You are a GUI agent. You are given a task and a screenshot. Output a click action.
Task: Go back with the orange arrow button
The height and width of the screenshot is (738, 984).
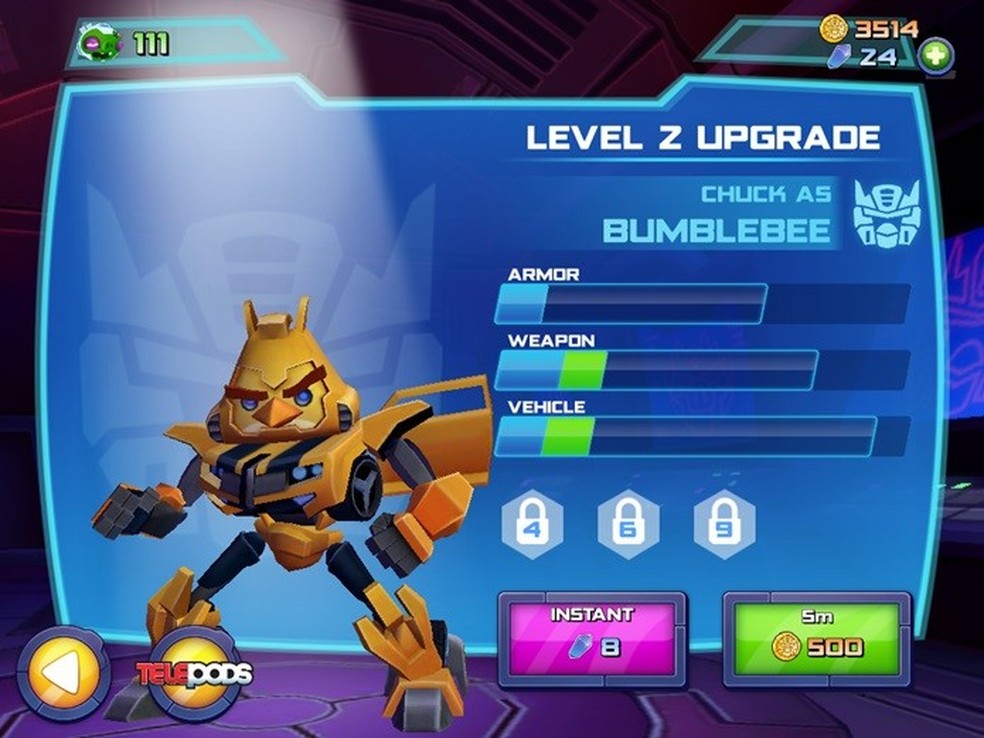click(63, 674)
